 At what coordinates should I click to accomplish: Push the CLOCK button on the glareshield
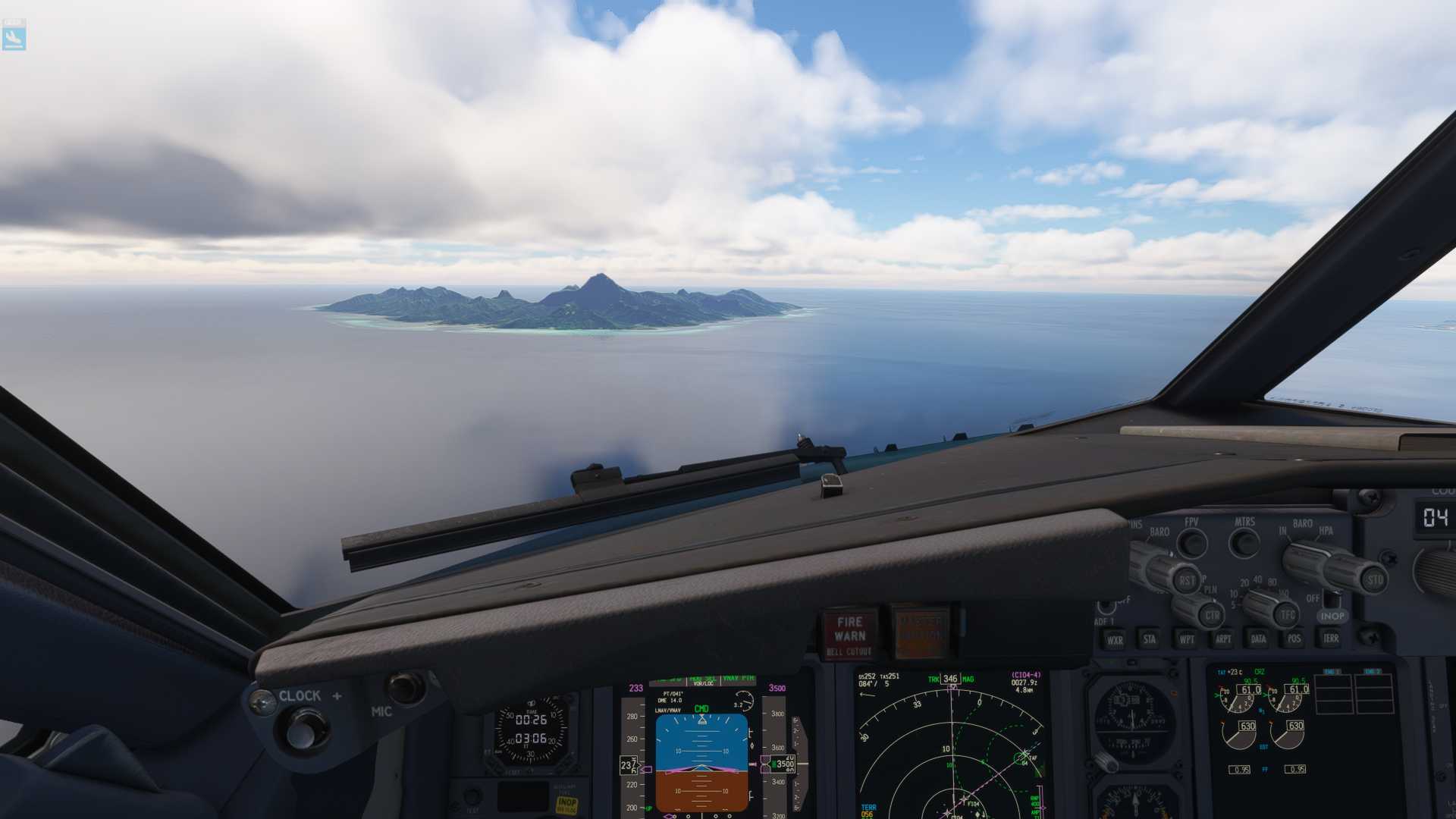pyautogui.click(x=303, y=730)
